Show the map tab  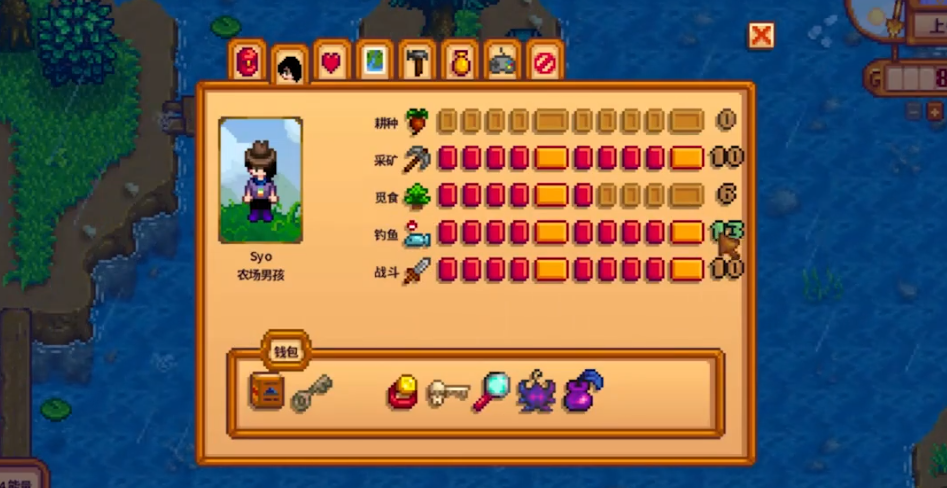pyautogui.click(x=374, y=62)
